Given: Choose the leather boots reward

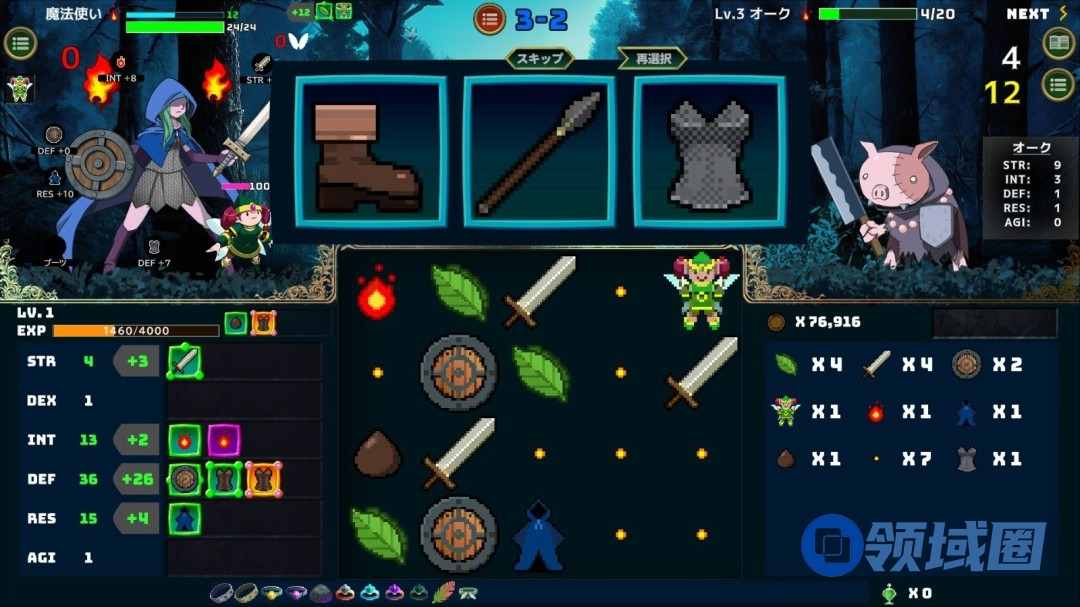Looking at the screenshot, I should (x=369, y=151).
